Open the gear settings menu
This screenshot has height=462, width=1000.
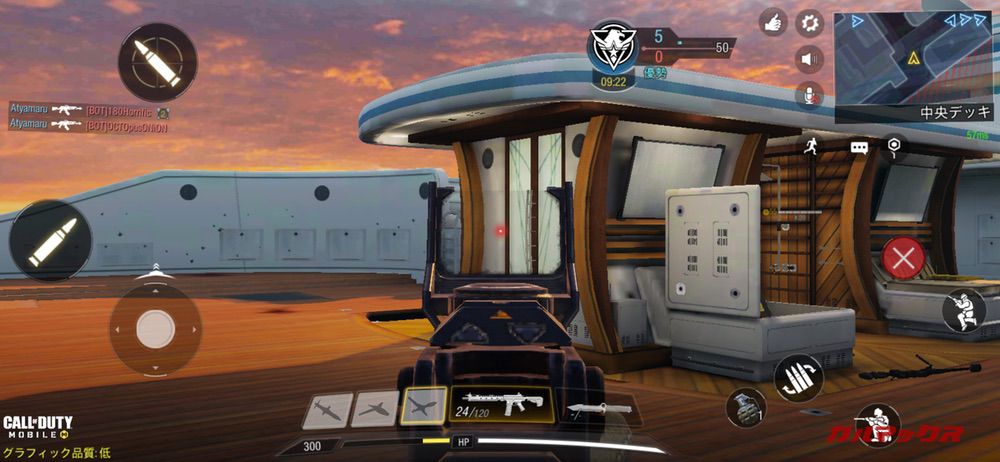point(809,22)
